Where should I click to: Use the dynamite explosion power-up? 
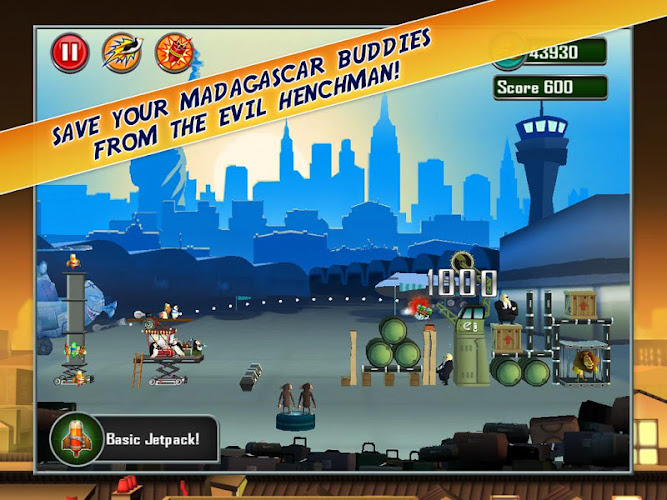click(x=174, y=52)
